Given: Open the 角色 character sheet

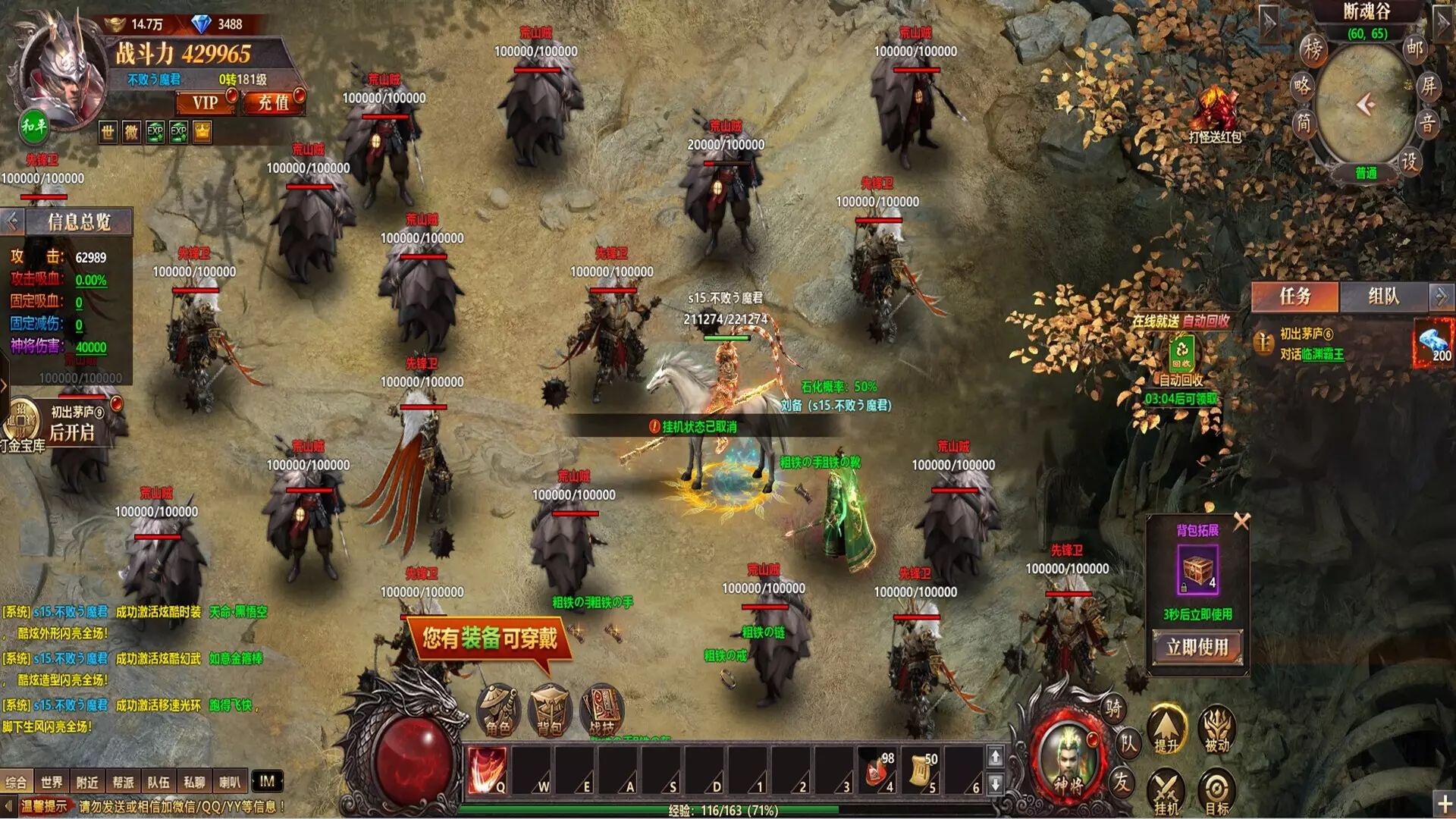Looking at the screenshot, I should [x=497, y=711].
